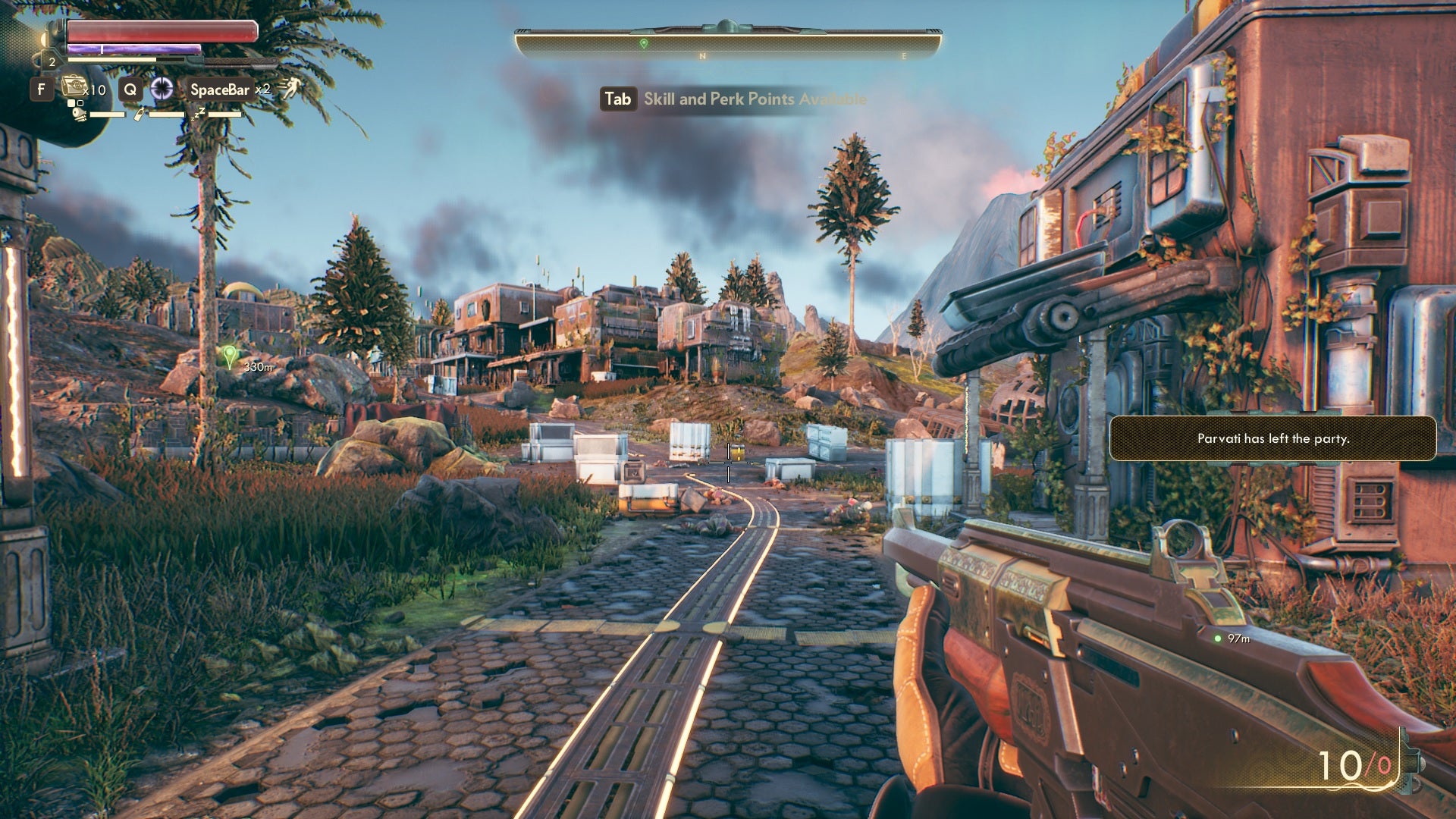
Task: Select the green quest marker on compass
Action: coord(644,44)
